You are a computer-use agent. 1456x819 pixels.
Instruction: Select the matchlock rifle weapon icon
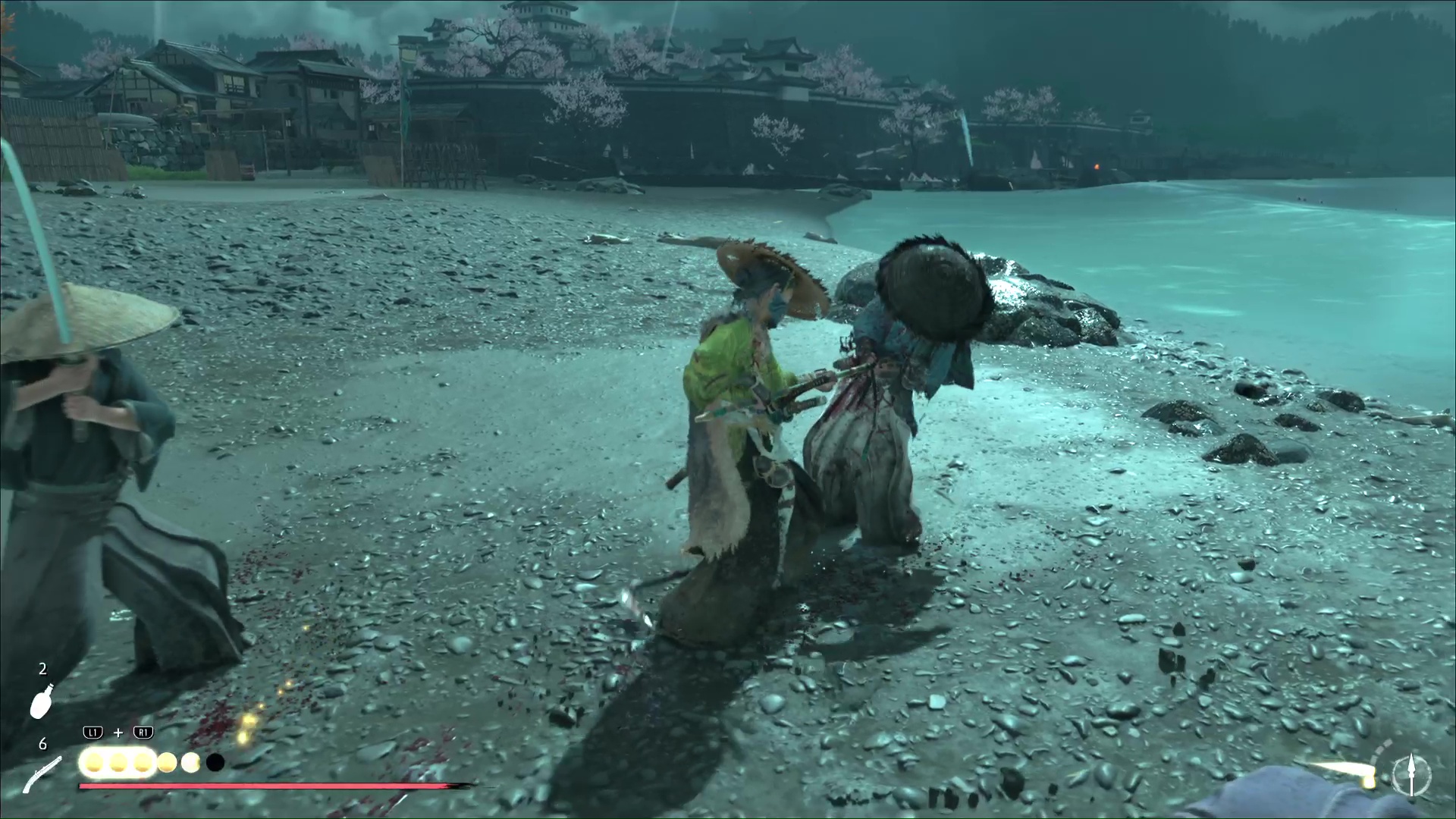pyautogui.click(x=42, y=773)
